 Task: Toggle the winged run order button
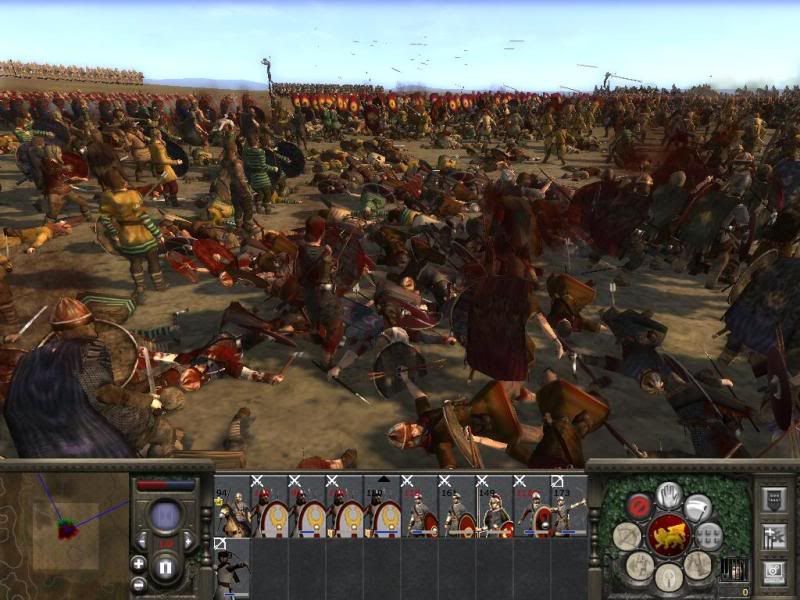[698, 507]
